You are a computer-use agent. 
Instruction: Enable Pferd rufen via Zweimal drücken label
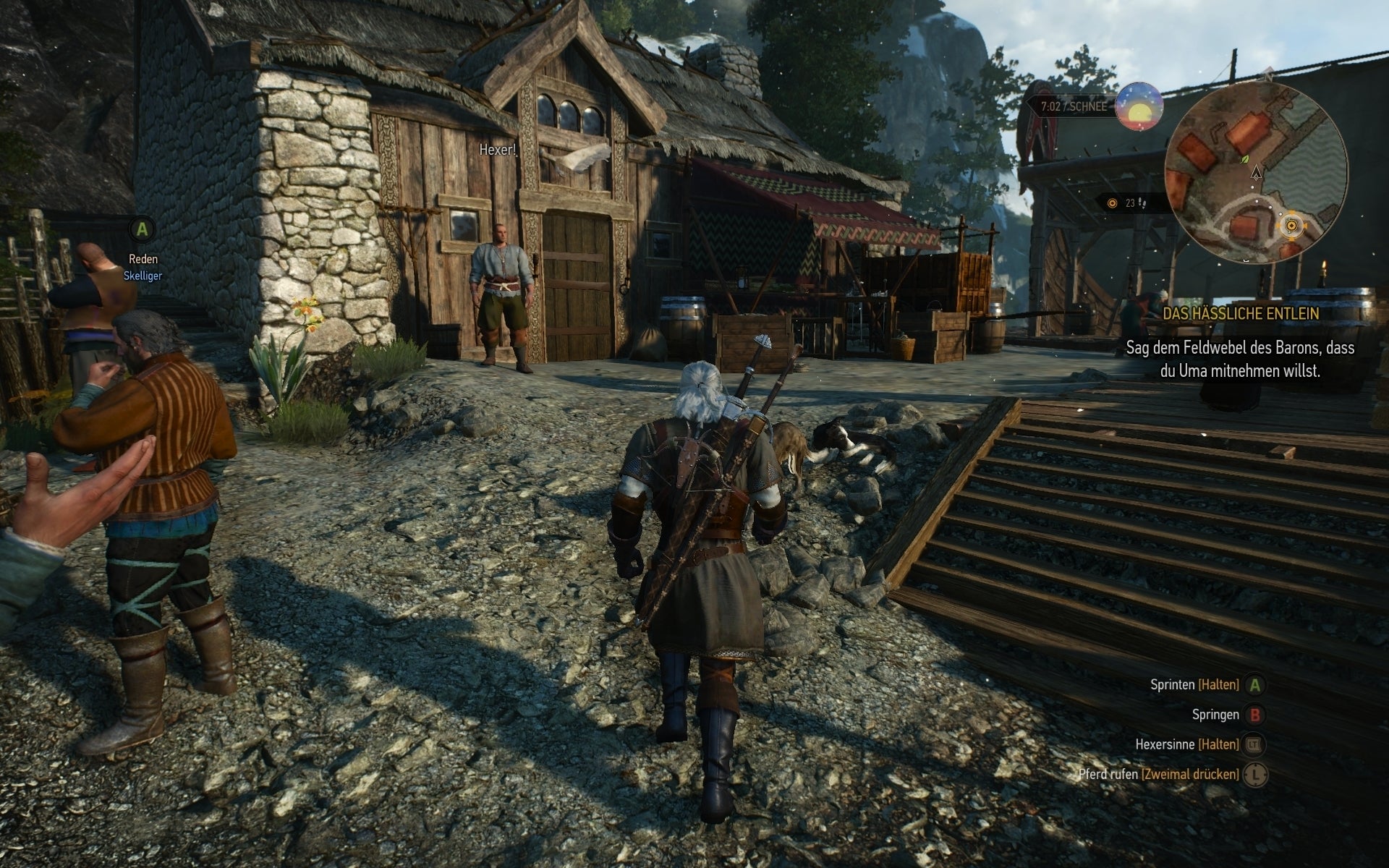click(1189, 775)
